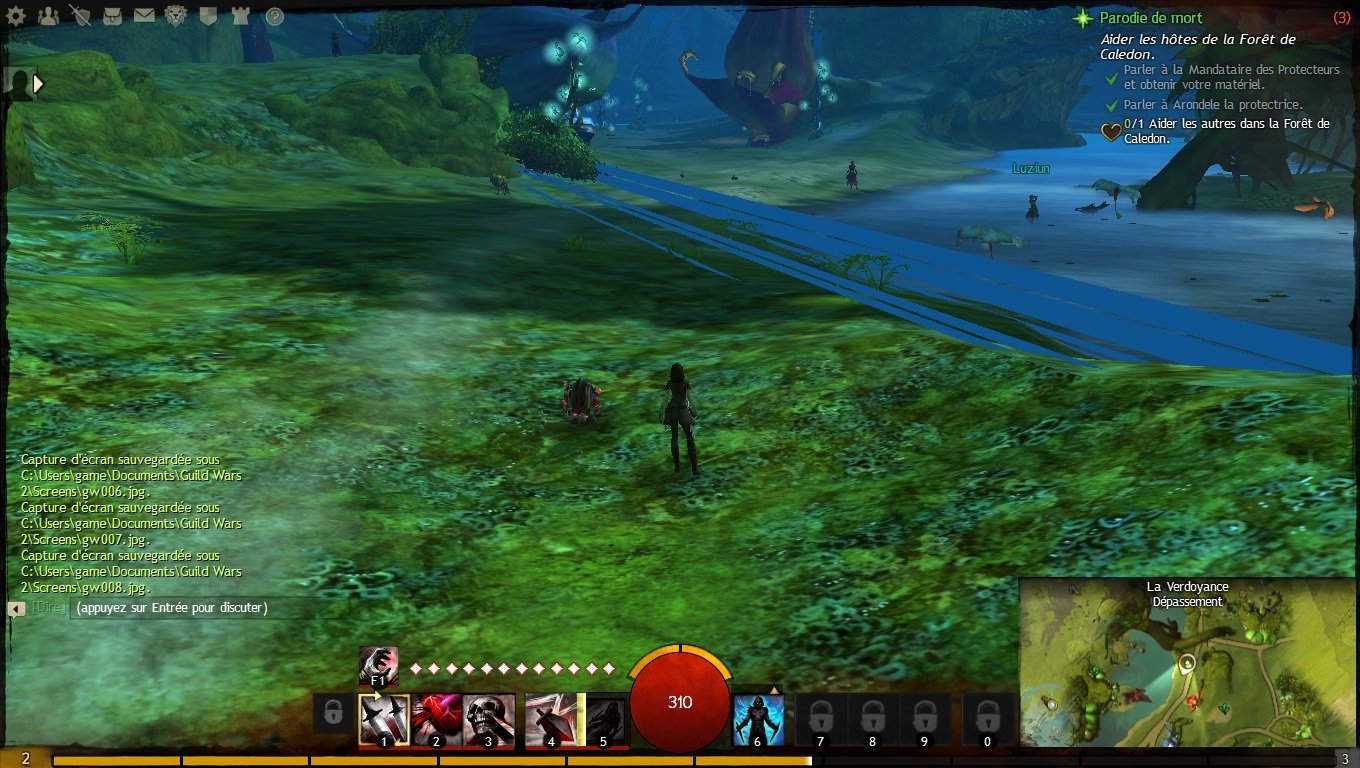Use the dual daggers skill in slot 1

[384, 720]
